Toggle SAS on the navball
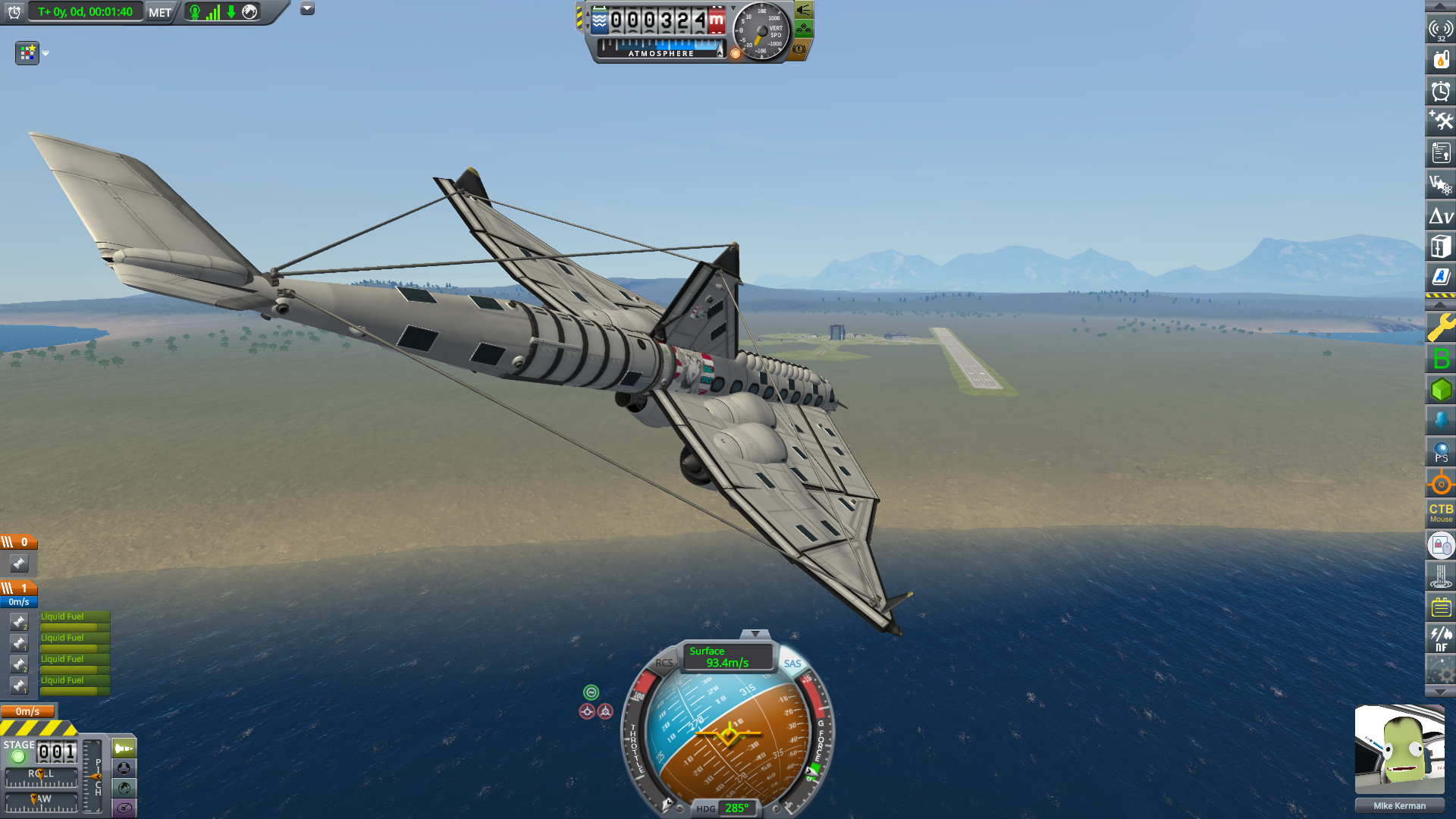This screenshot has width=1456, height=819. 792,664
